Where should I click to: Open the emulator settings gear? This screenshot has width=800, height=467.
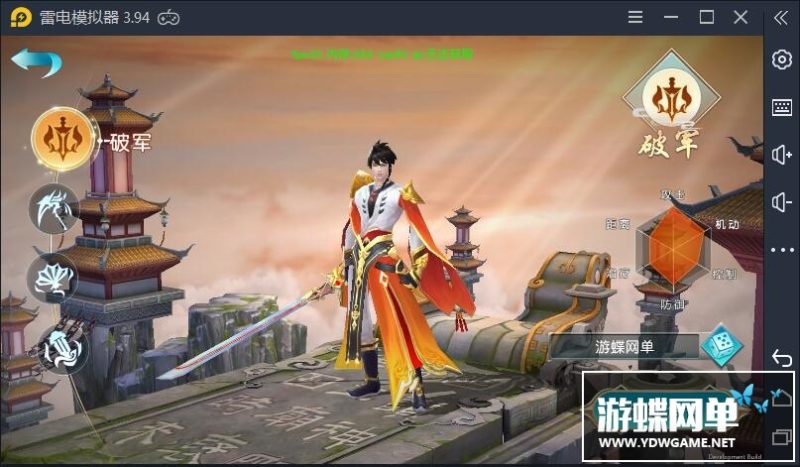(782, 59)
